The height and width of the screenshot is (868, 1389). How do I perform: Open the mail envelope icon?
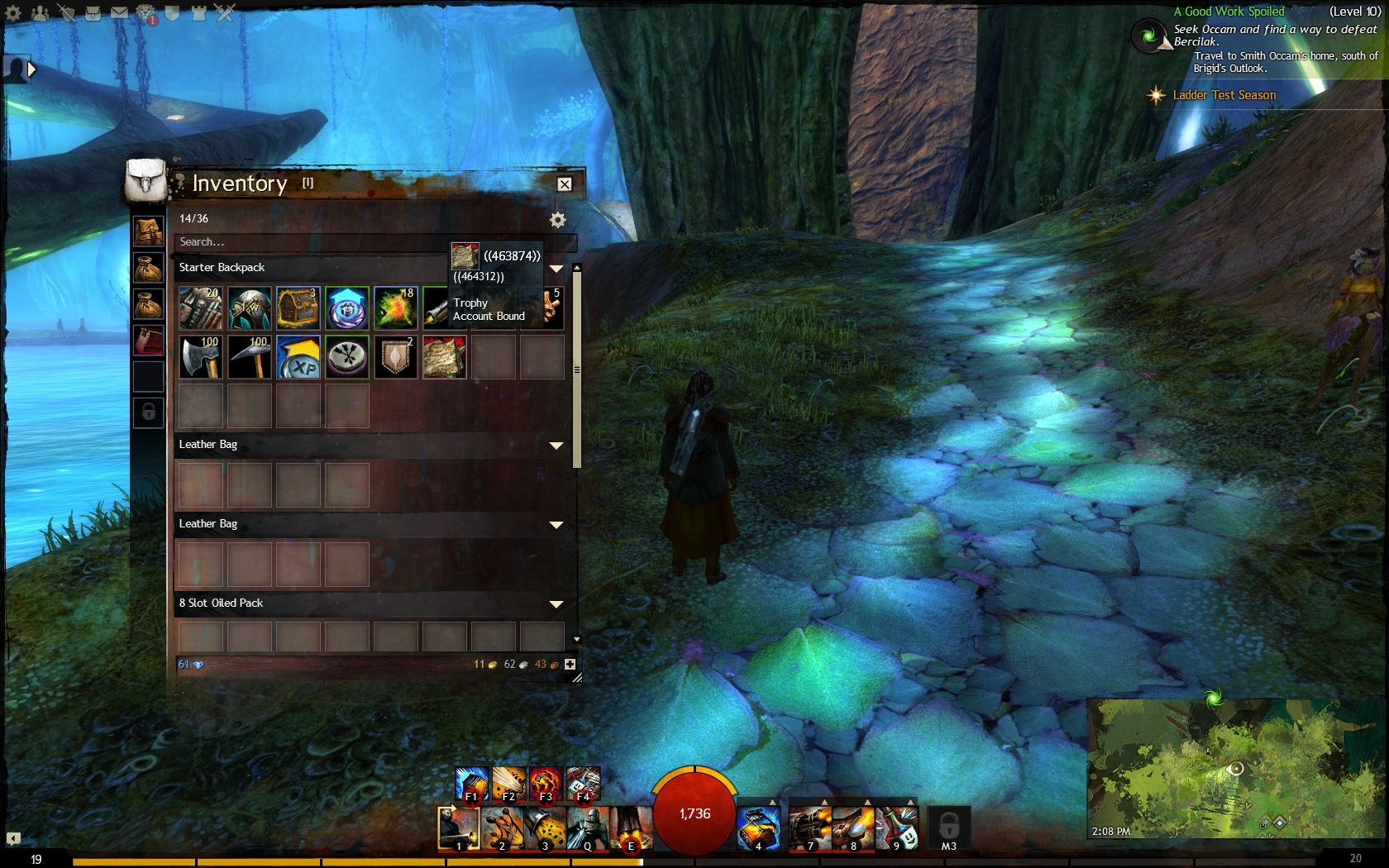point(120,13)
